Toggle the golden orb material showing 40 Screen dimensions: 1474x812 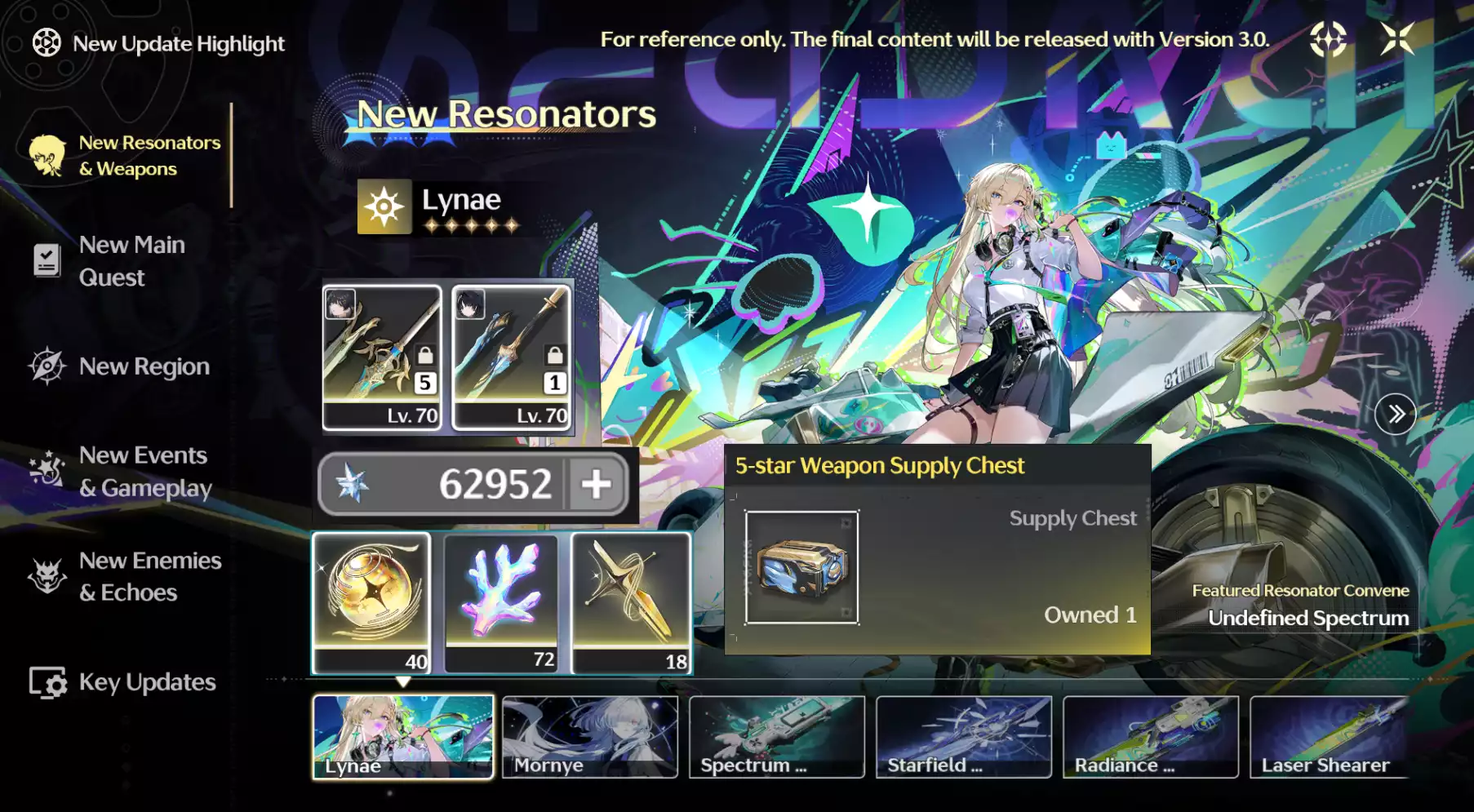coord(371,601)
